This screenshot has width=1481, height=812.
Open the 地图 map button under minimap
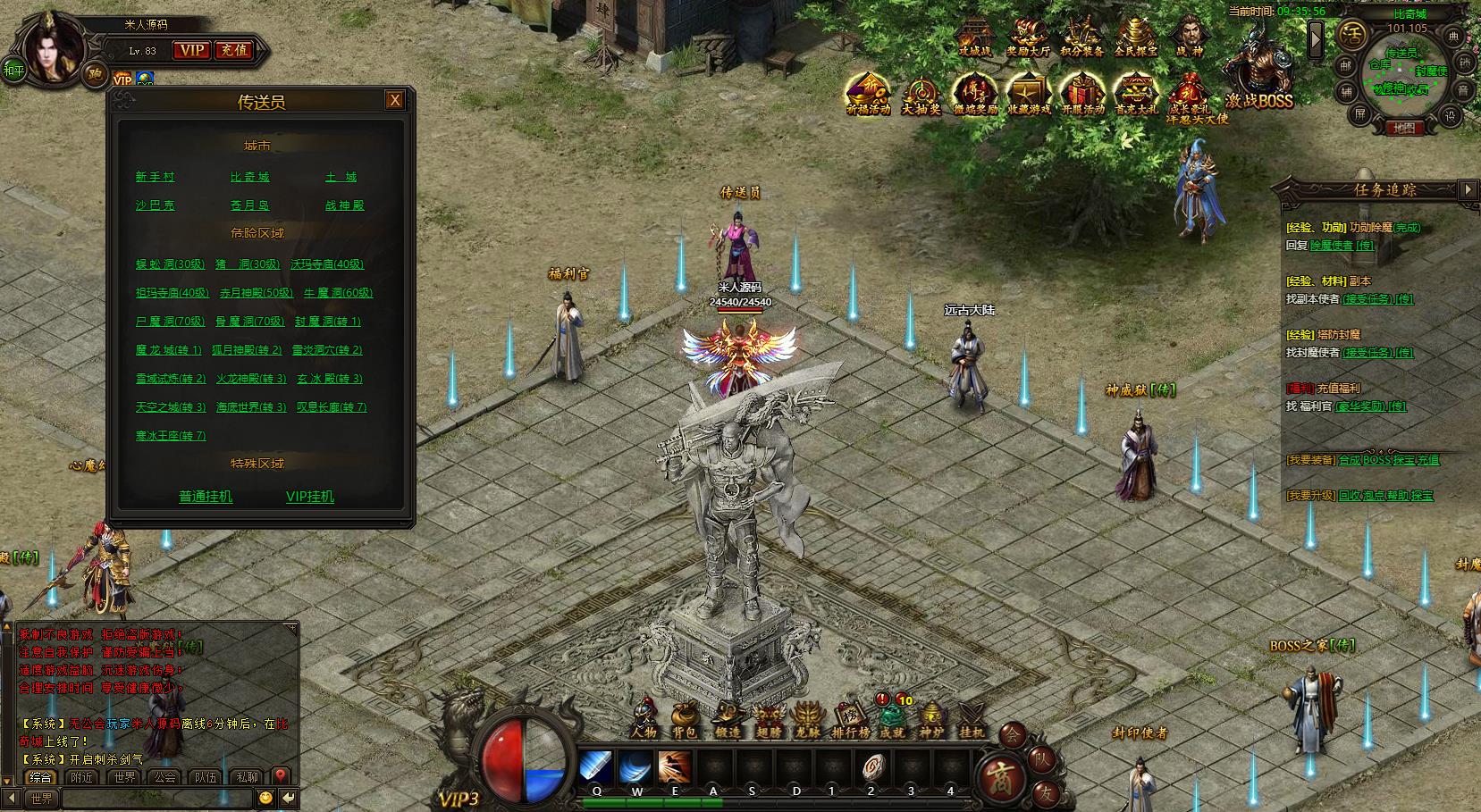(x=1403, y=129)
